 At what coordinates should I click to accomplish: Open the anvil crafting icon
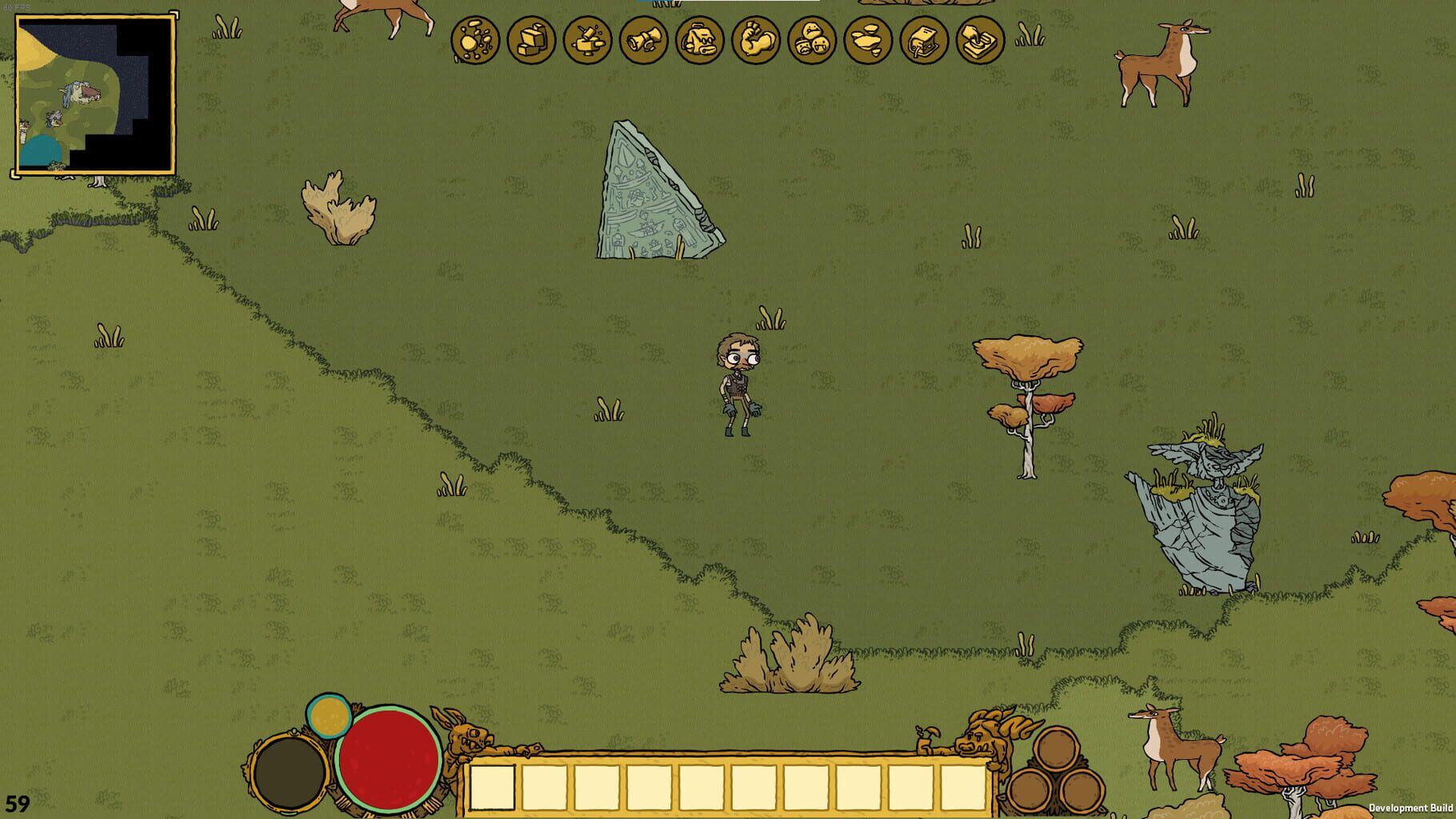pyautogui.click(x=586, y=38)
